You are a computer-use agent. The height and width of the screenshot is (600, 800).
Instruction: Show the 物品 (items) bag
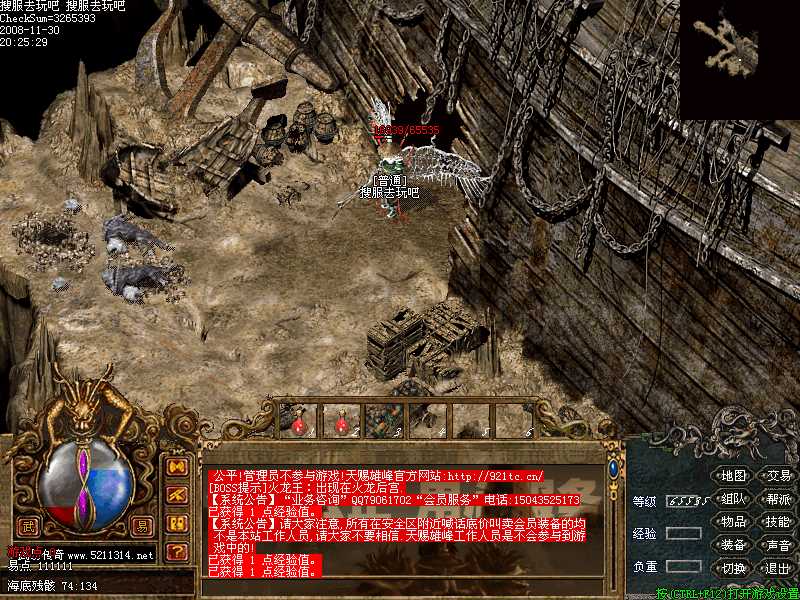coord(733,521)
